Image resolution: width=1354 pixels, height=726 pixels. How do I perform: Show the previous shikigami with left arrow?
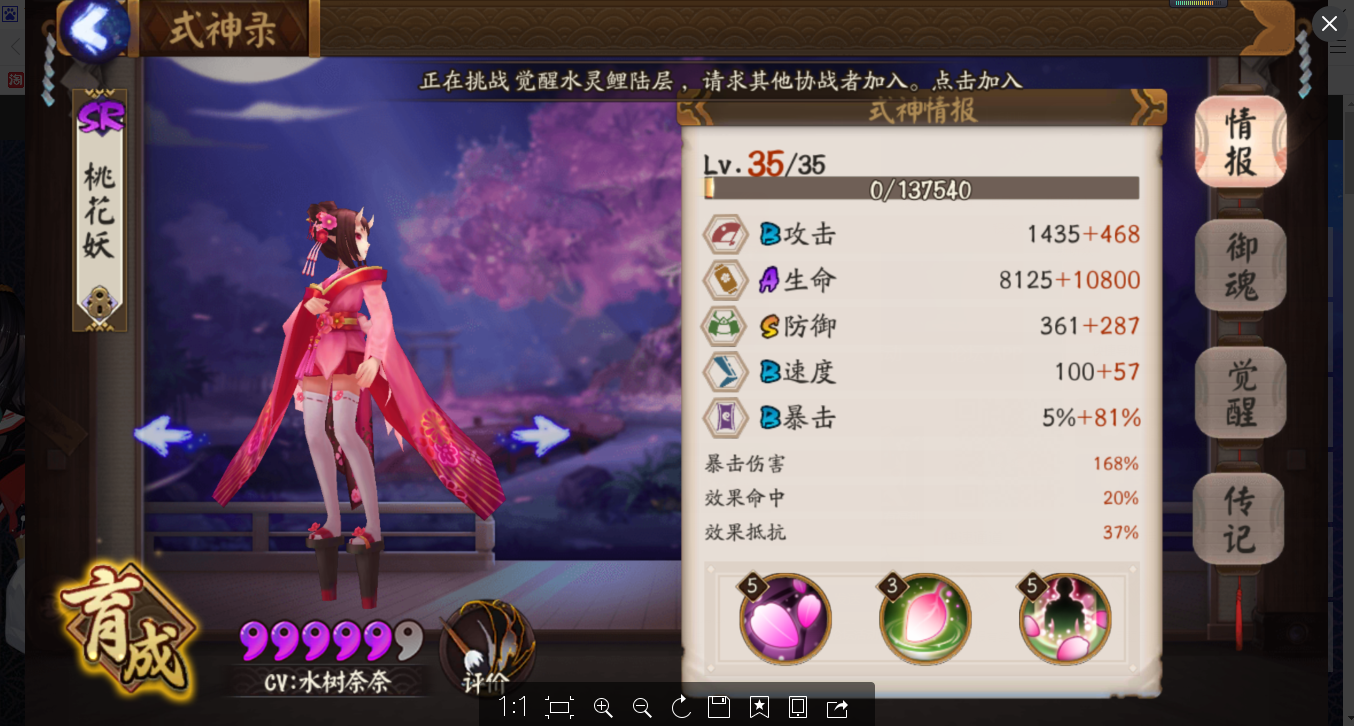tap(163, 436)
